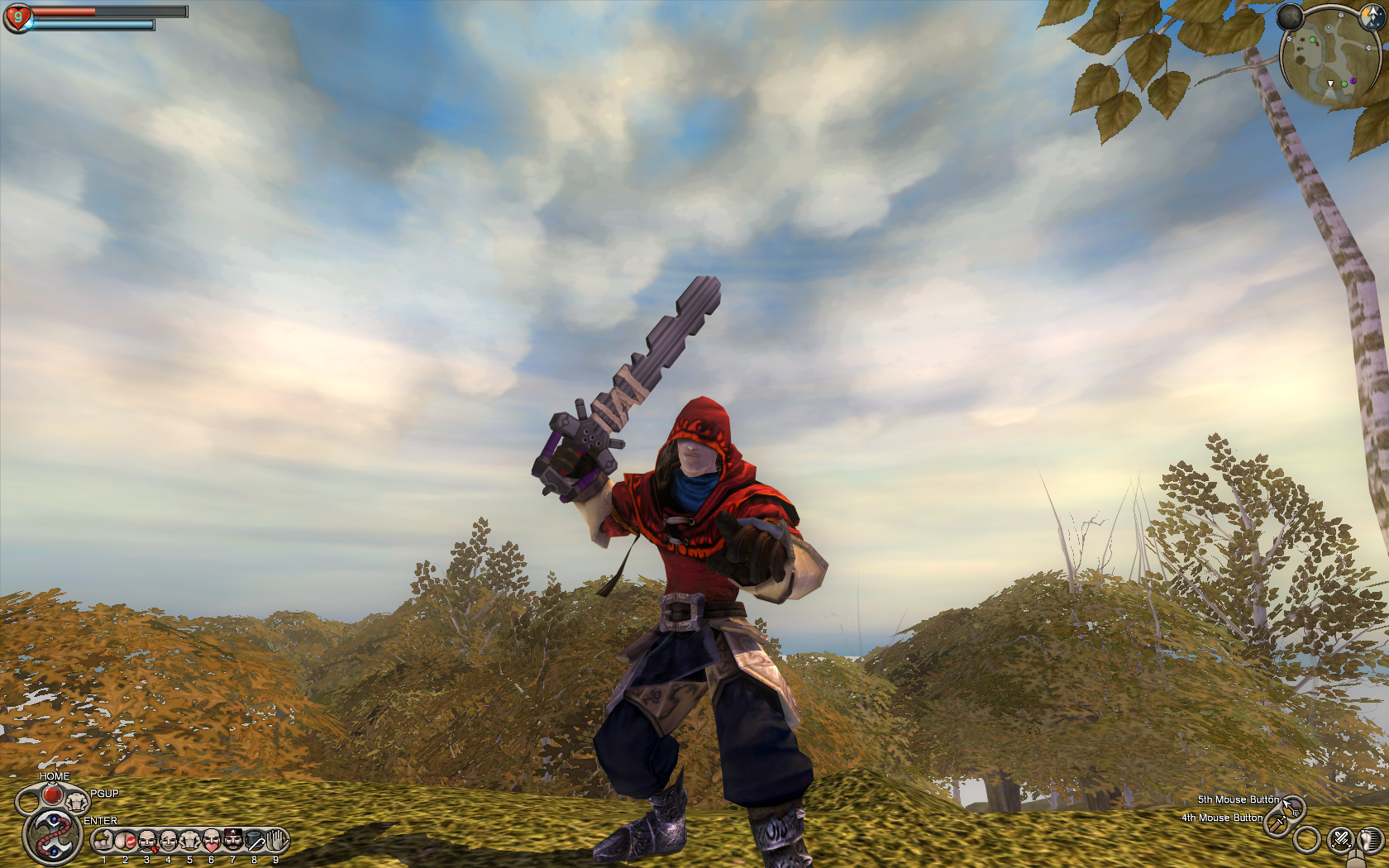
Task: Click the dark moon orb on minimap
Action: pyautogui.click(x=1290, y=16)
